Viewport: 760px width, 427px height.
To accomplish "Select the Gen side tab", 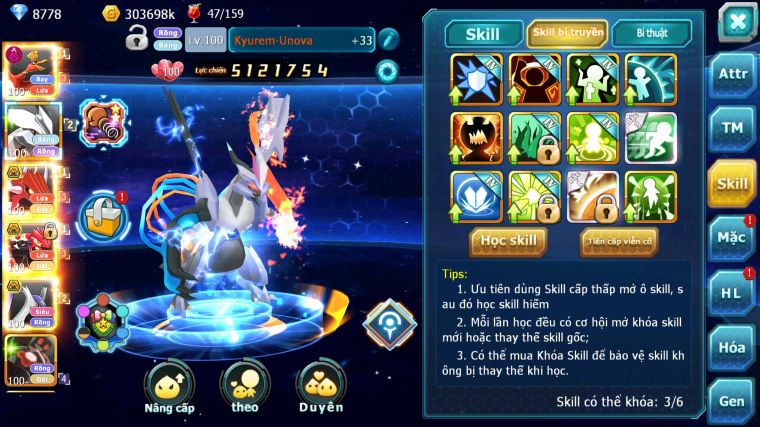I will pos(732,400).
